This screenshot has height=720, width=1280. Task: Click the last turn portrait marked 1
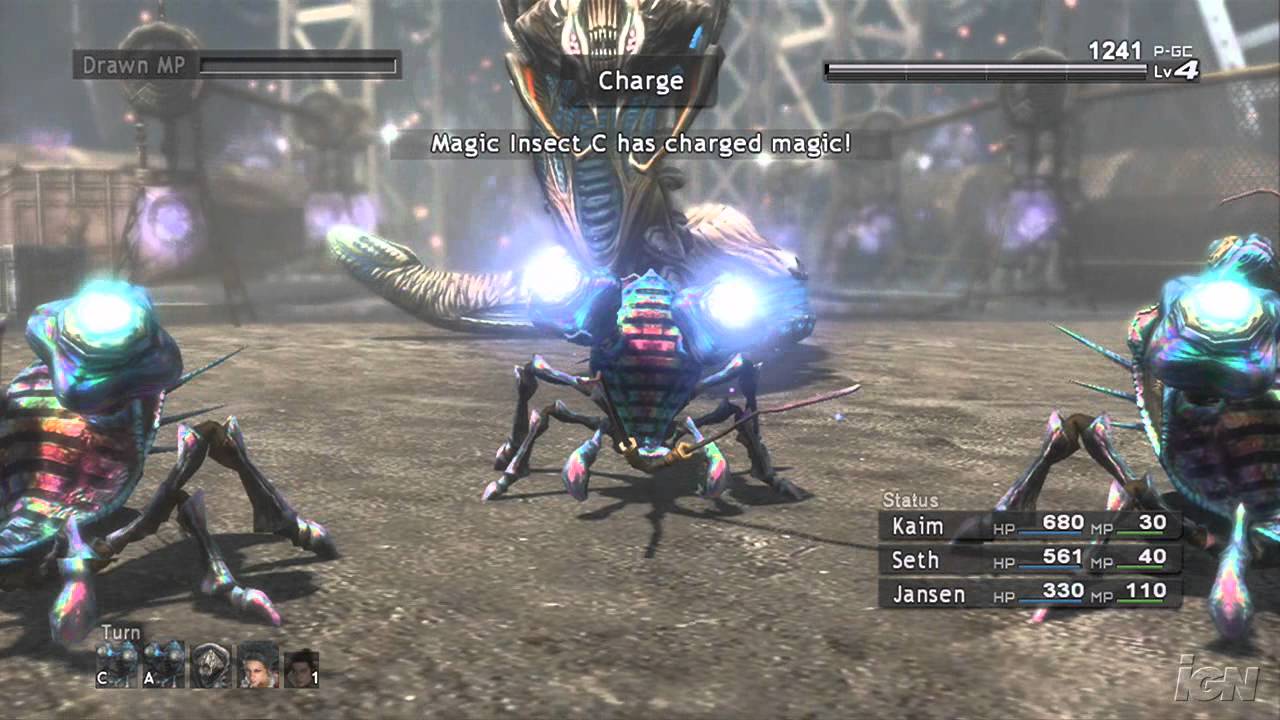(x=300, y=665)
